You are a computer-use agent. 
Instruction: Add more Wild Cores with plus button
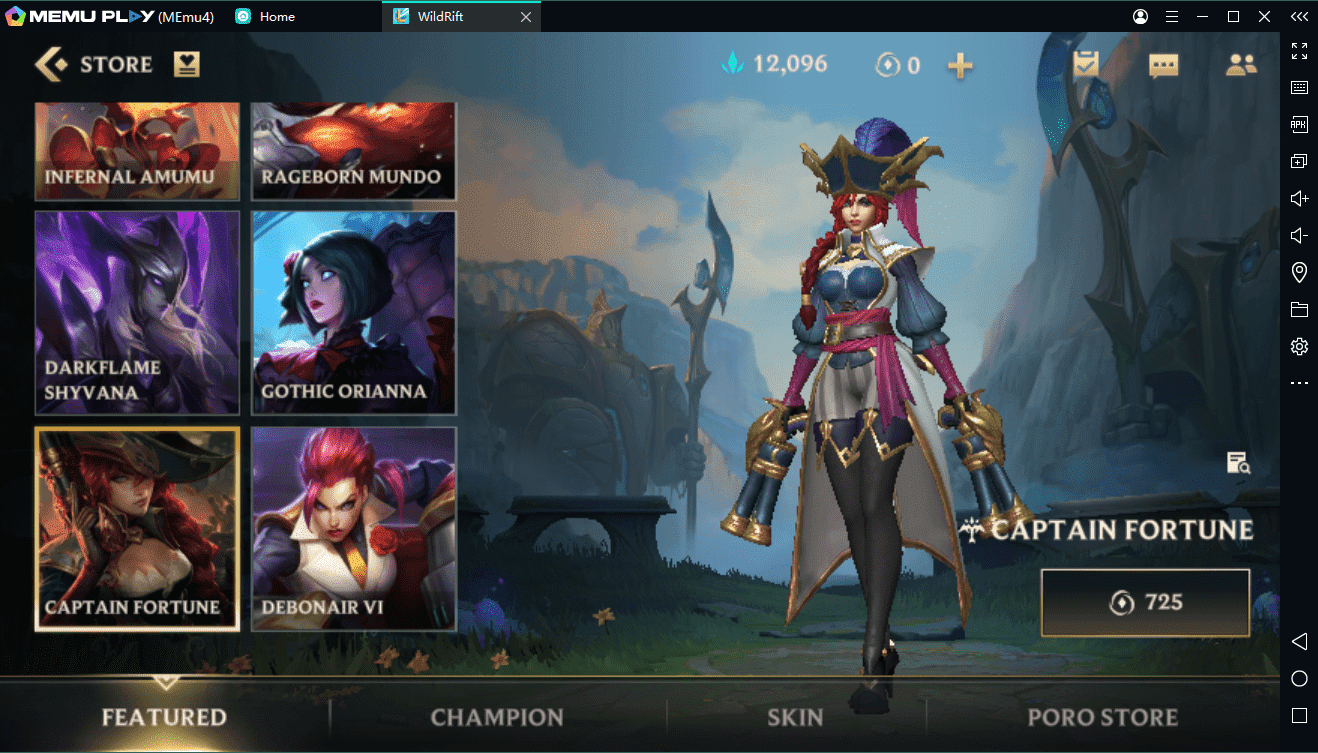tap(960, 66)
